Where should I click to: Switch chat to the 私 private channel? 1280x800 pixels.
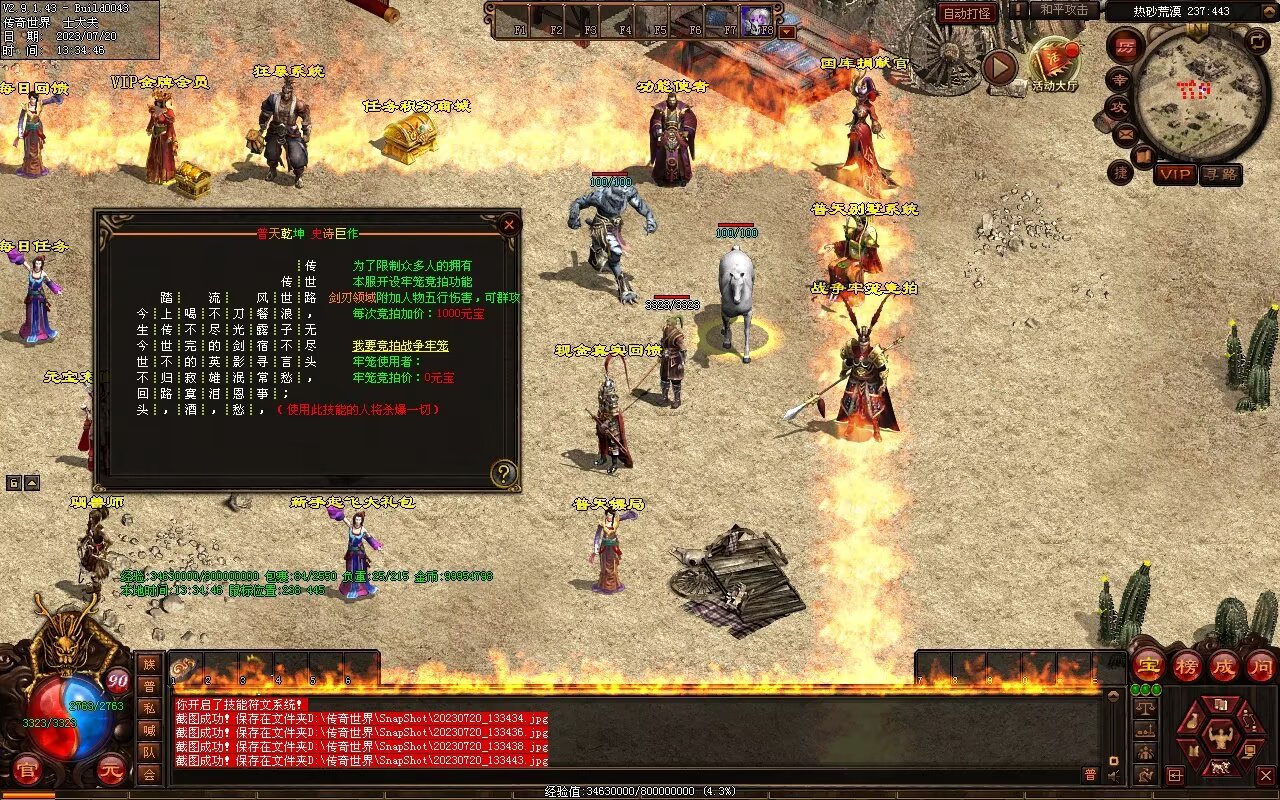click(149, 708)
